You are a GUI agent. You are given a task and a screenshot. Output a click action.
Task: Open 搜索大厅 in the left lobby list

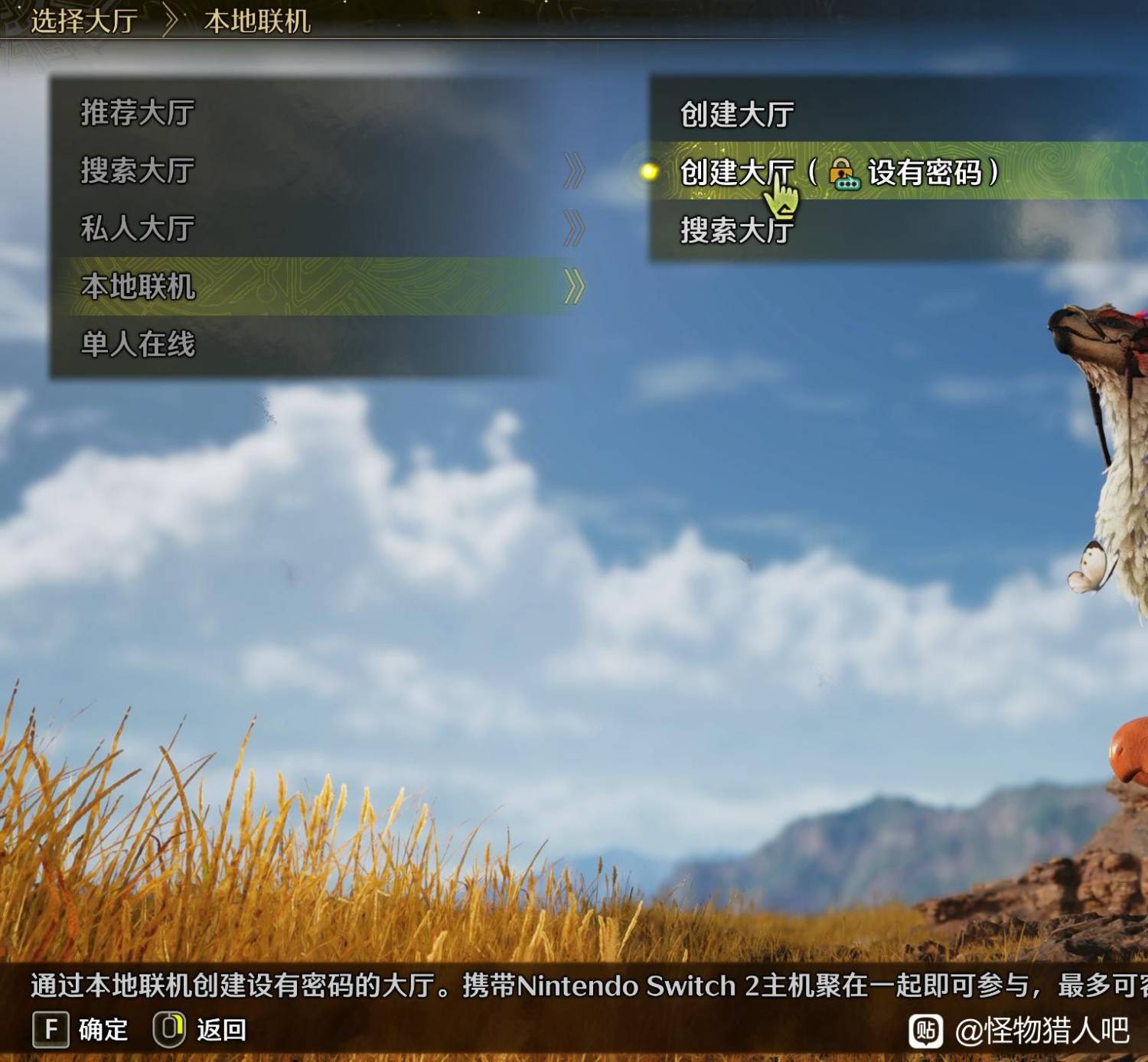click(138, 170)
